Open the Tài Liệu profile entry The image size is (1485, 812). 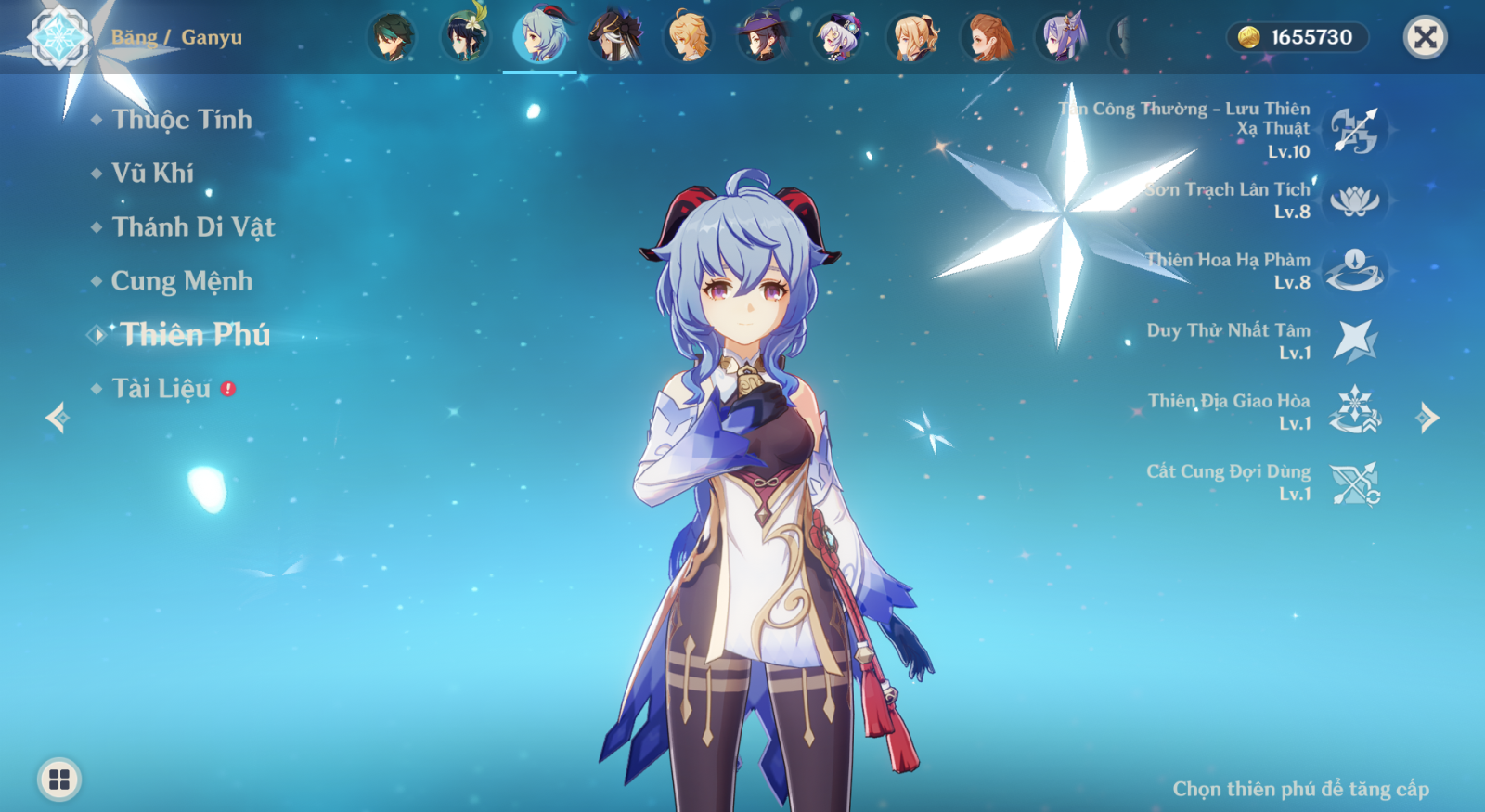[161, 389]
